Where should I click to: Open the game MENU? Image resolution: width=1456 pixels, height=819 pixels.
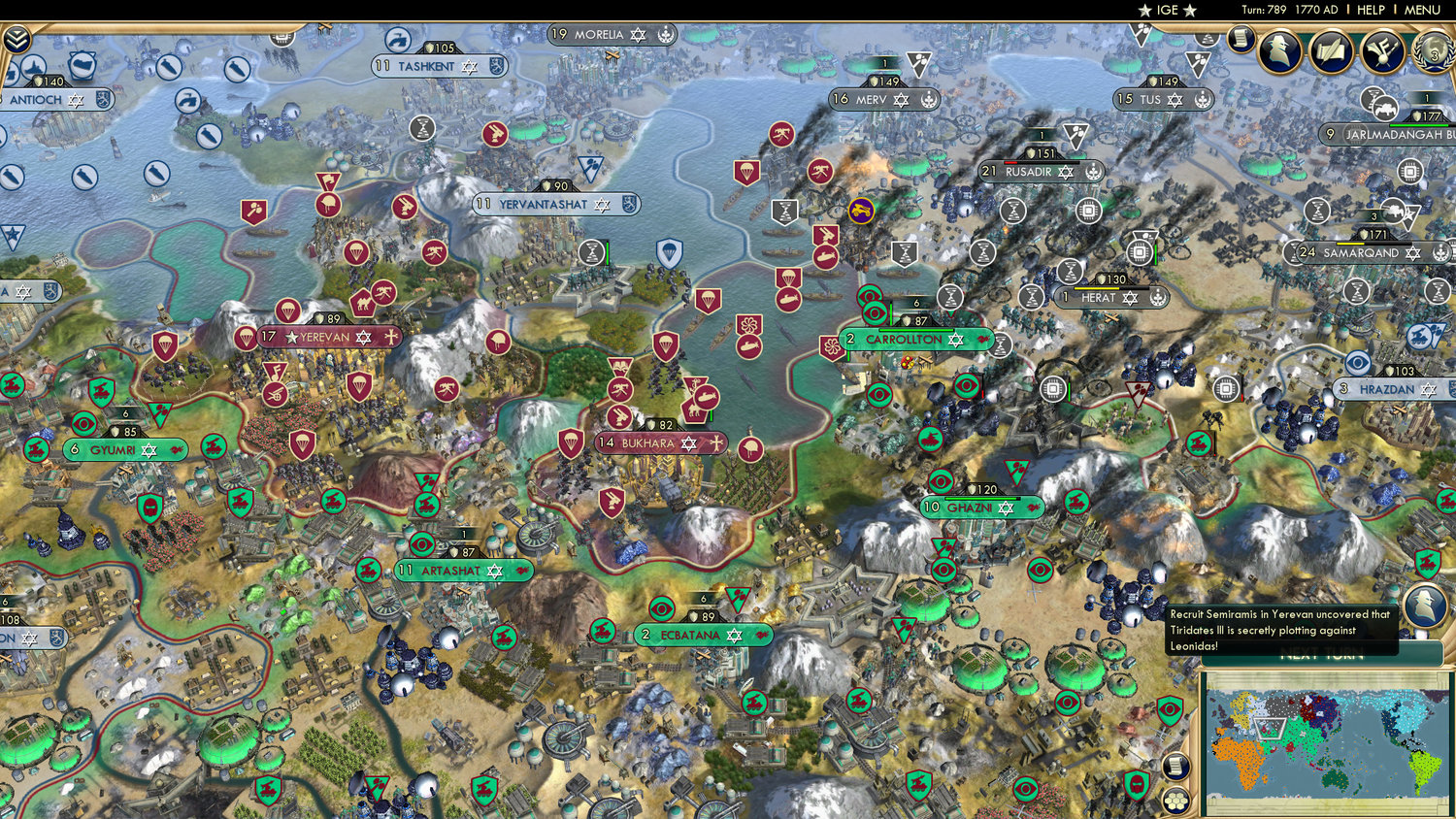pos(1422,11)
